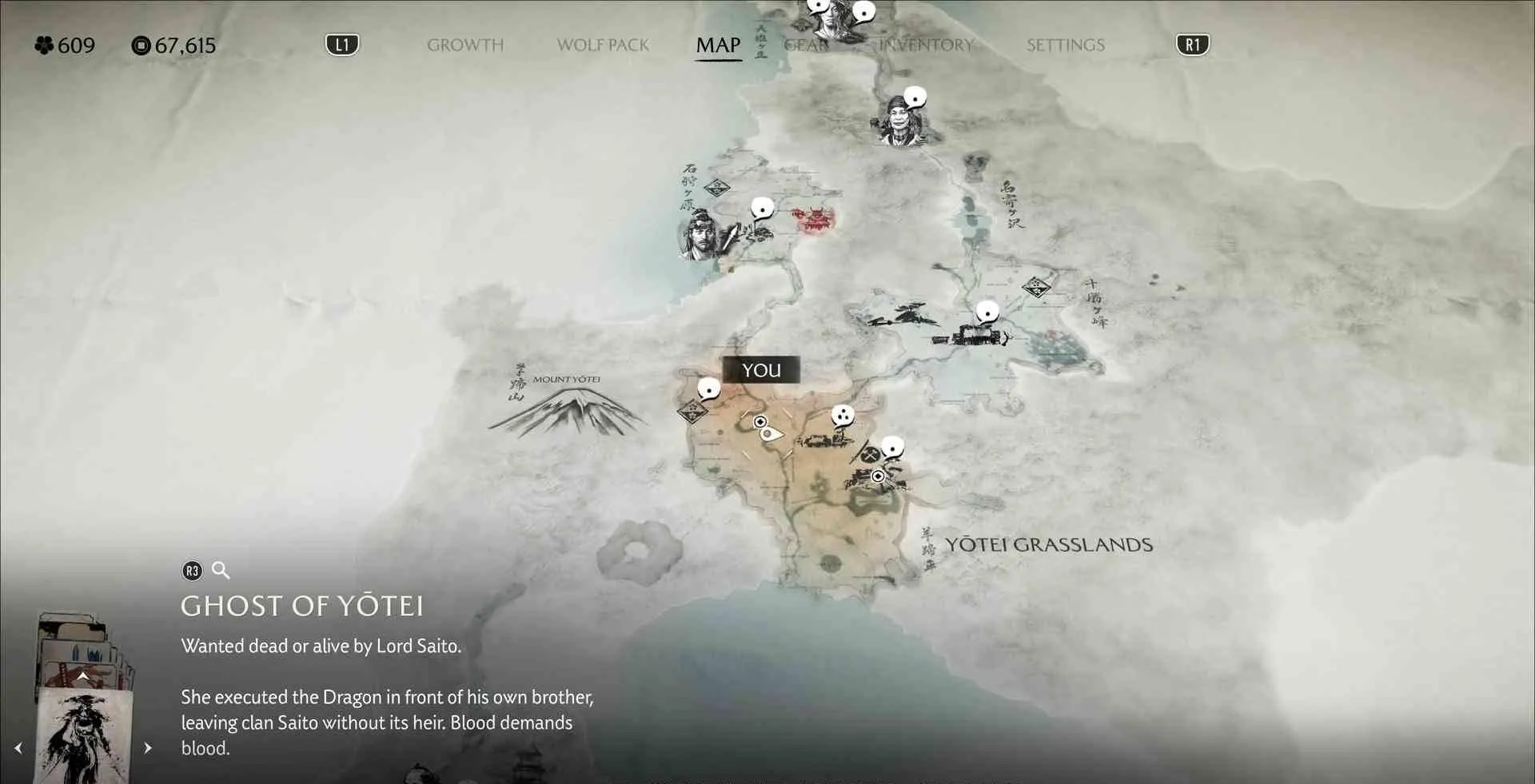Open the Wolf Pack tab
Image resolution: width=1535 pixels, height=784 pixels.
(603, 45)
